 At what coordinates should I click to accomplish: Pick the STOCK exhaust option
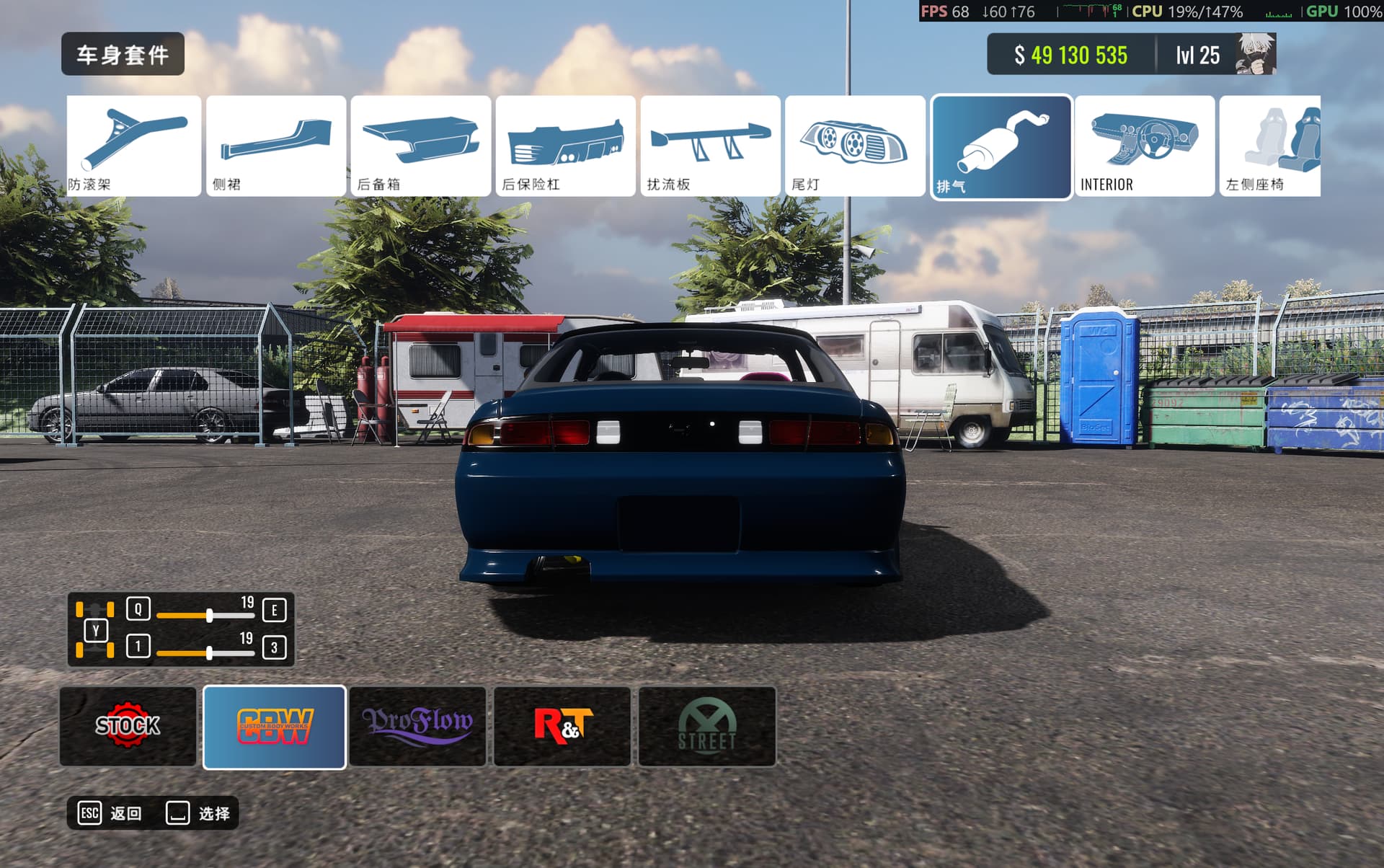[128, 726]
